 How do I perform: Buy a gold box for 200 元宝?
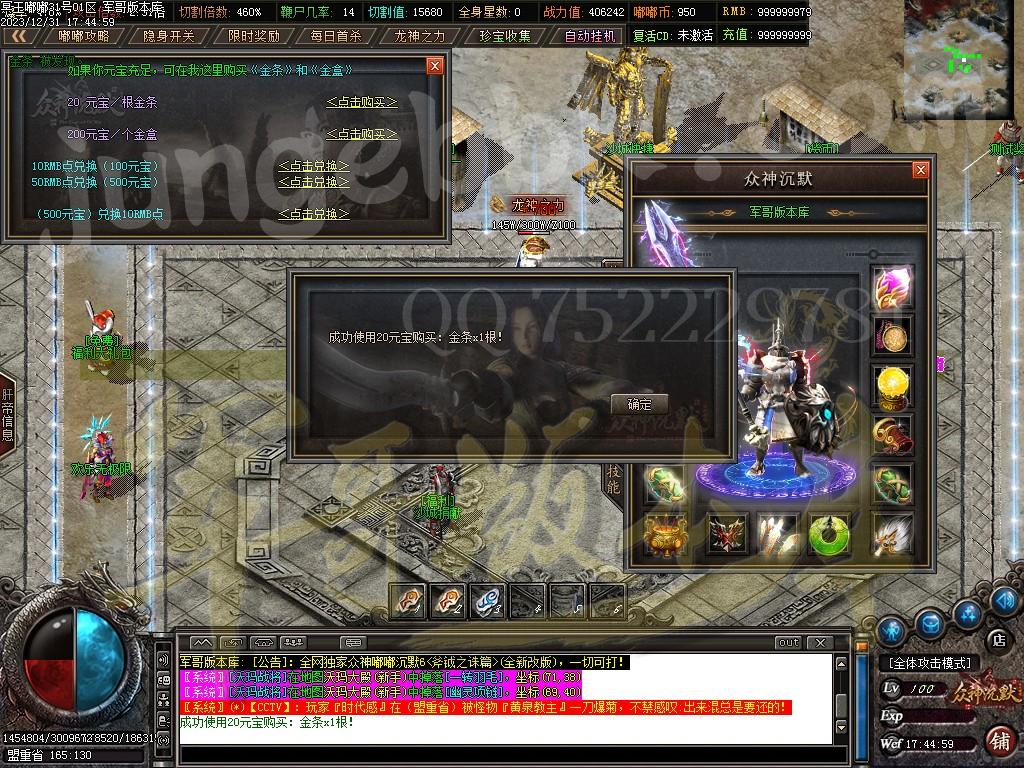pos(361,134)
